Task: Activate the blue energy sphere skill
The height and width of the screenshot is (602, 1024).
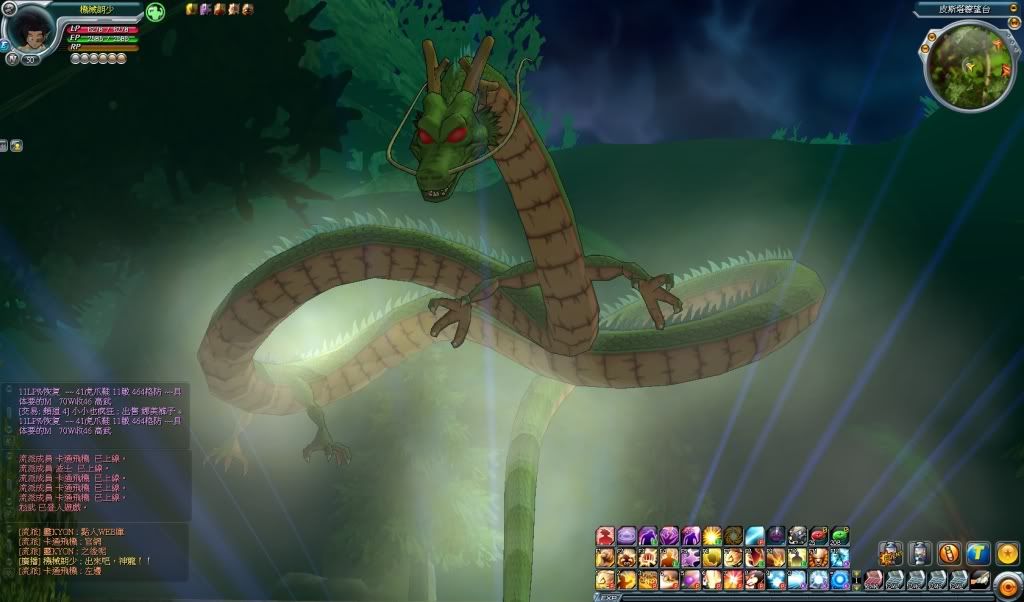Action: [x=840, y=580]
